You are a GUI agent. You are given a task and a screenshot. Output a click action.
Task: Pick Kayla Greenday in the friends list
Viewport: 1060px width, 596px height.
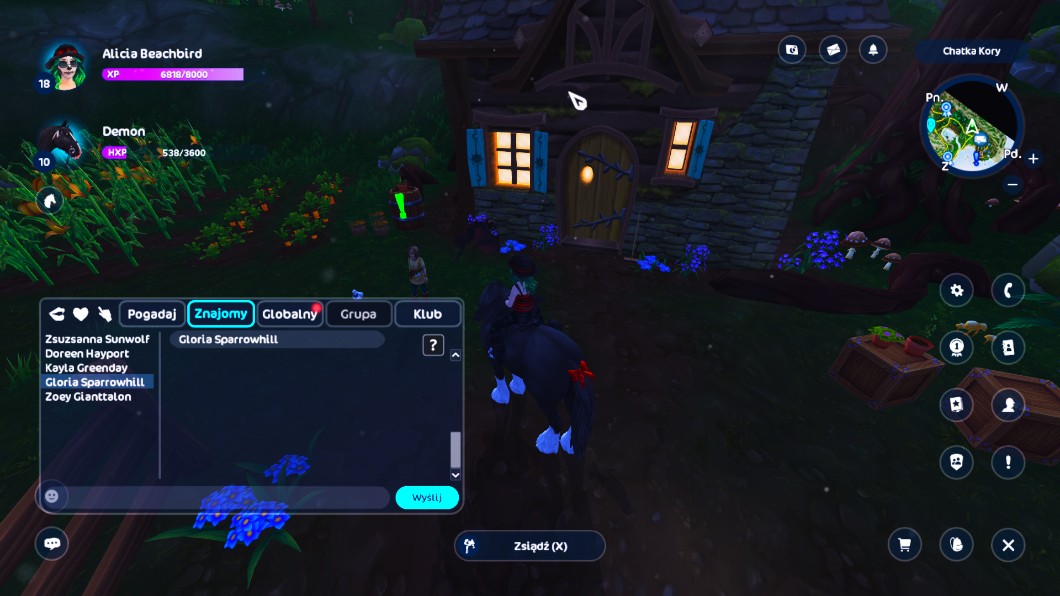tap(87, 368)
